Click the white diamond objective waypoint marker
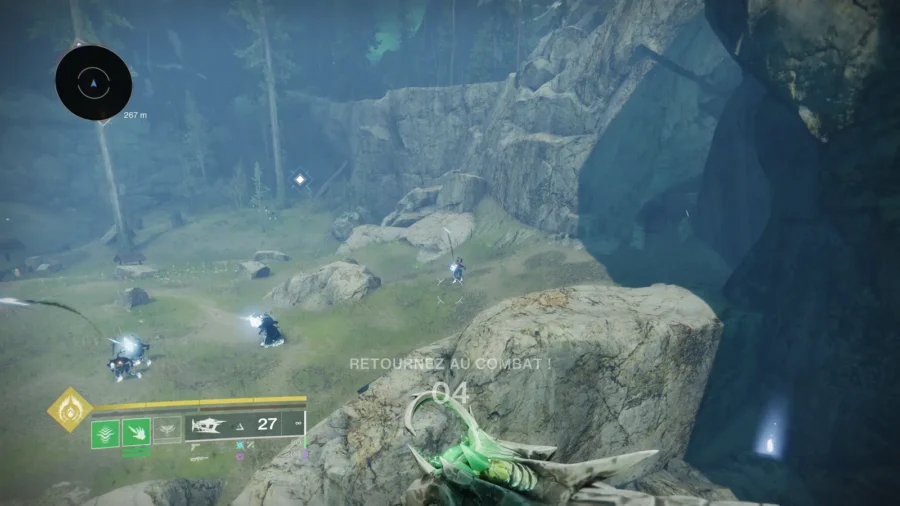The image size is (900, 506). (x=299, y=179)
